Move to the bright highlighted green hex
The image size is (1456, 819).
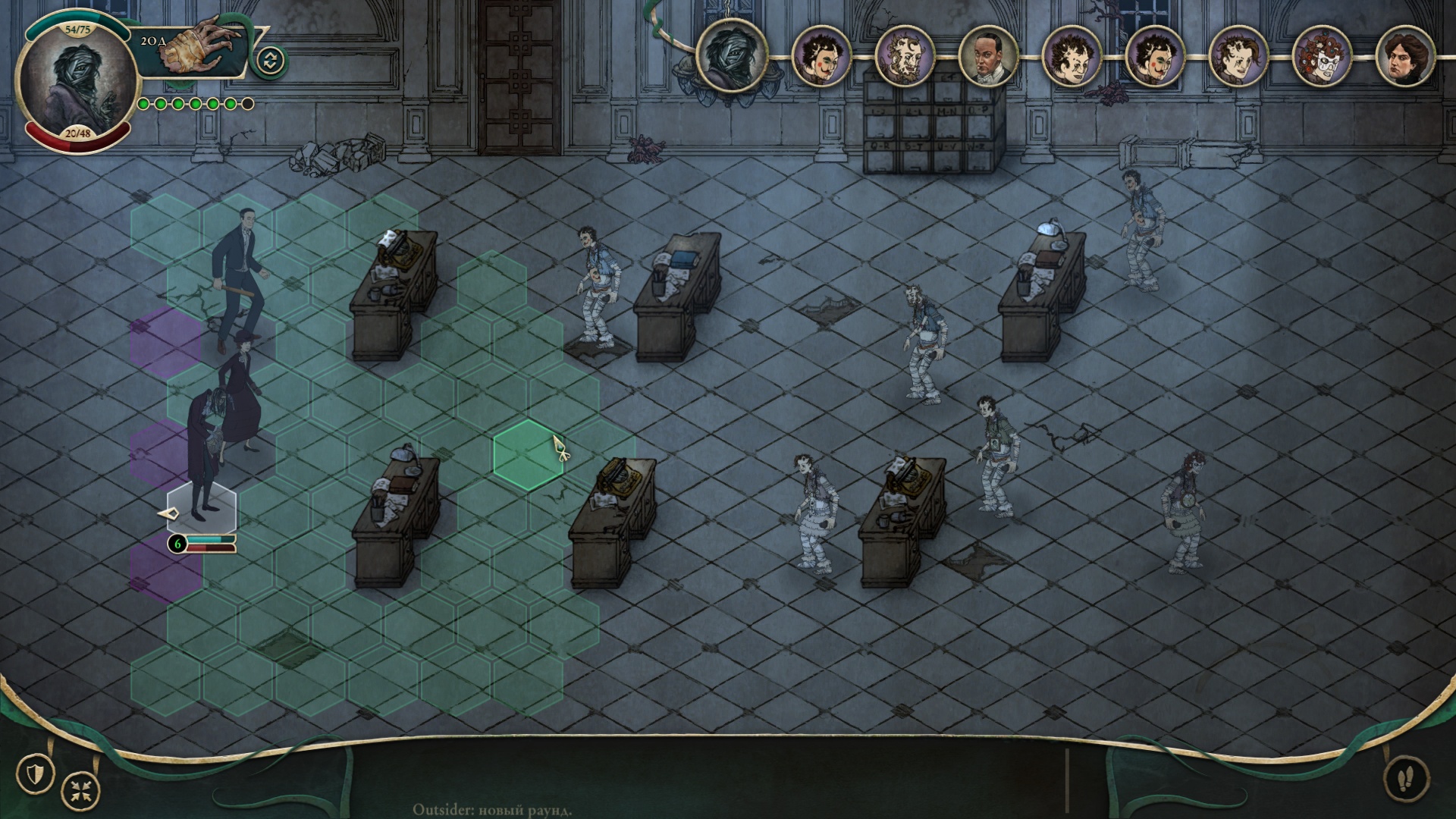coord(529,455)
